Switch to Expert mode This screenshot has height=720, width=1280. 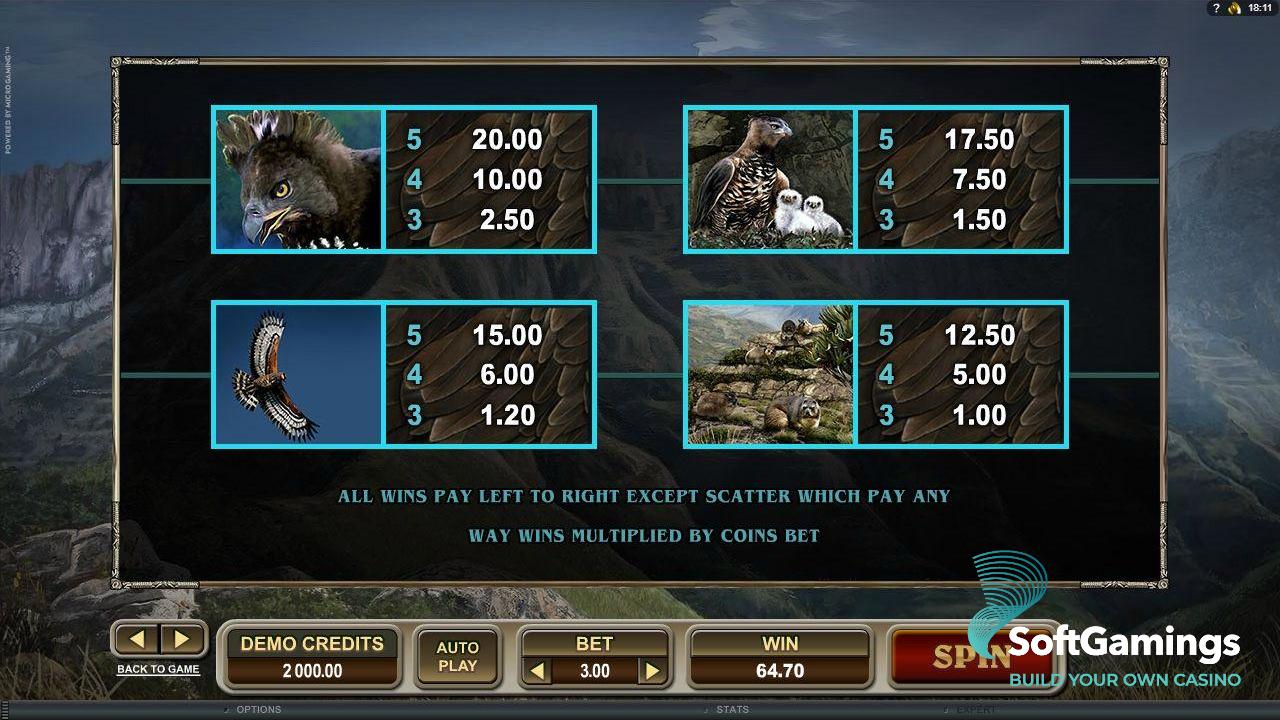(976, 710)
